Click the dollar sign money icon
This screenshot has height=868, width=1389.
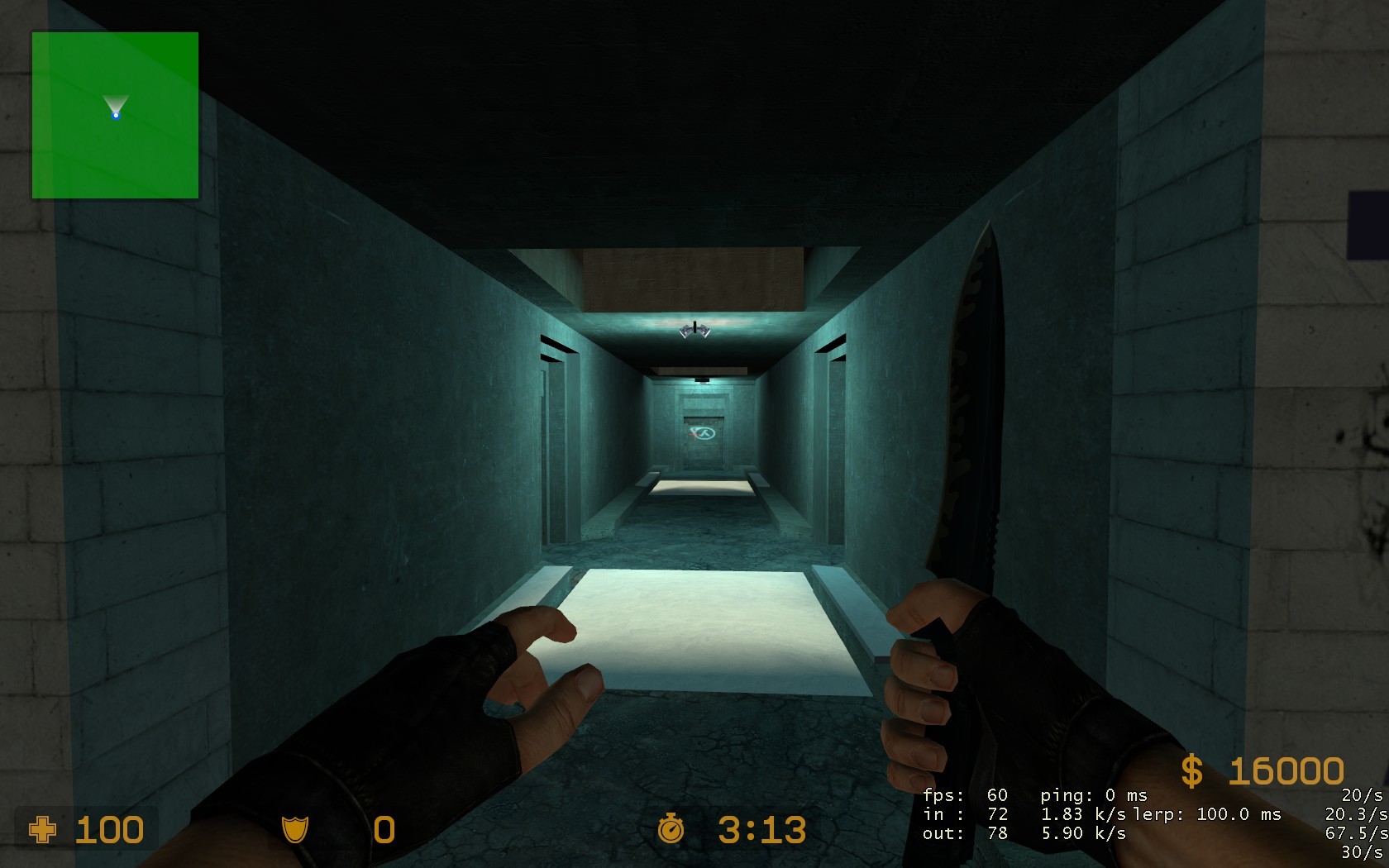(1191, 769)
